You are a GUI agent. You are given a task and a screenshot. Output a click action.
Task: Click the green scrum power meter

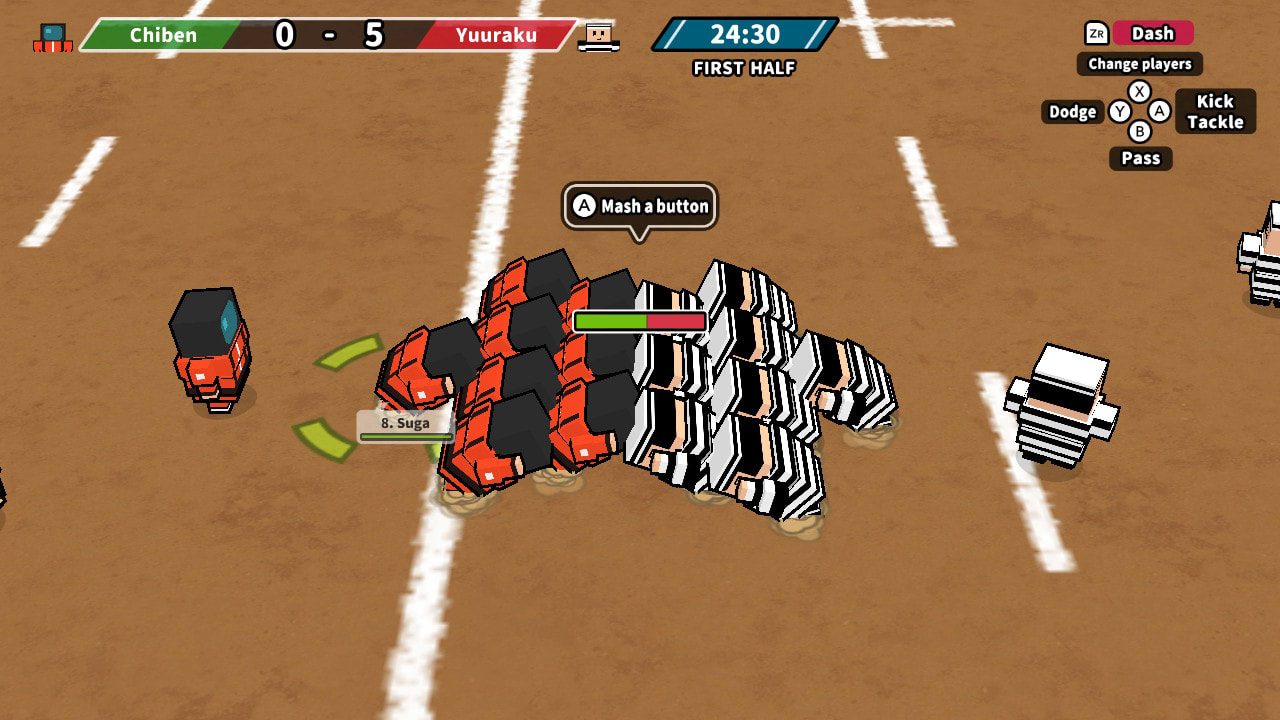[x=613, y=322]
